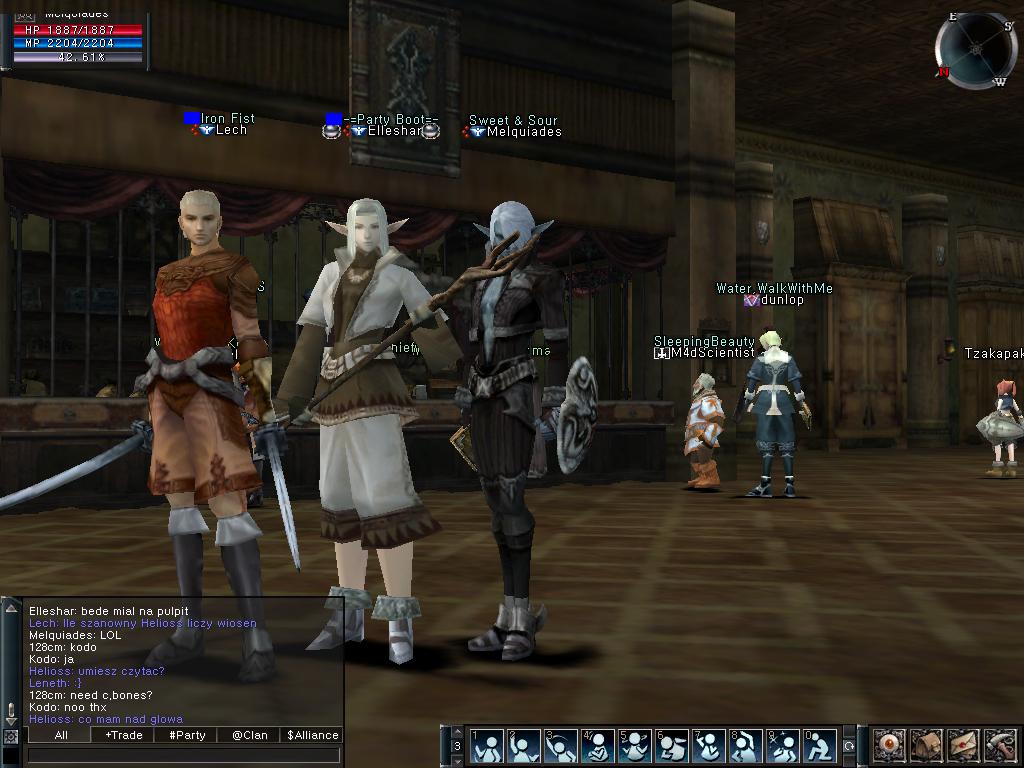Use the emote in hotbar slot 8
This screenshot has width=1024, height=768.
[745, 746]
